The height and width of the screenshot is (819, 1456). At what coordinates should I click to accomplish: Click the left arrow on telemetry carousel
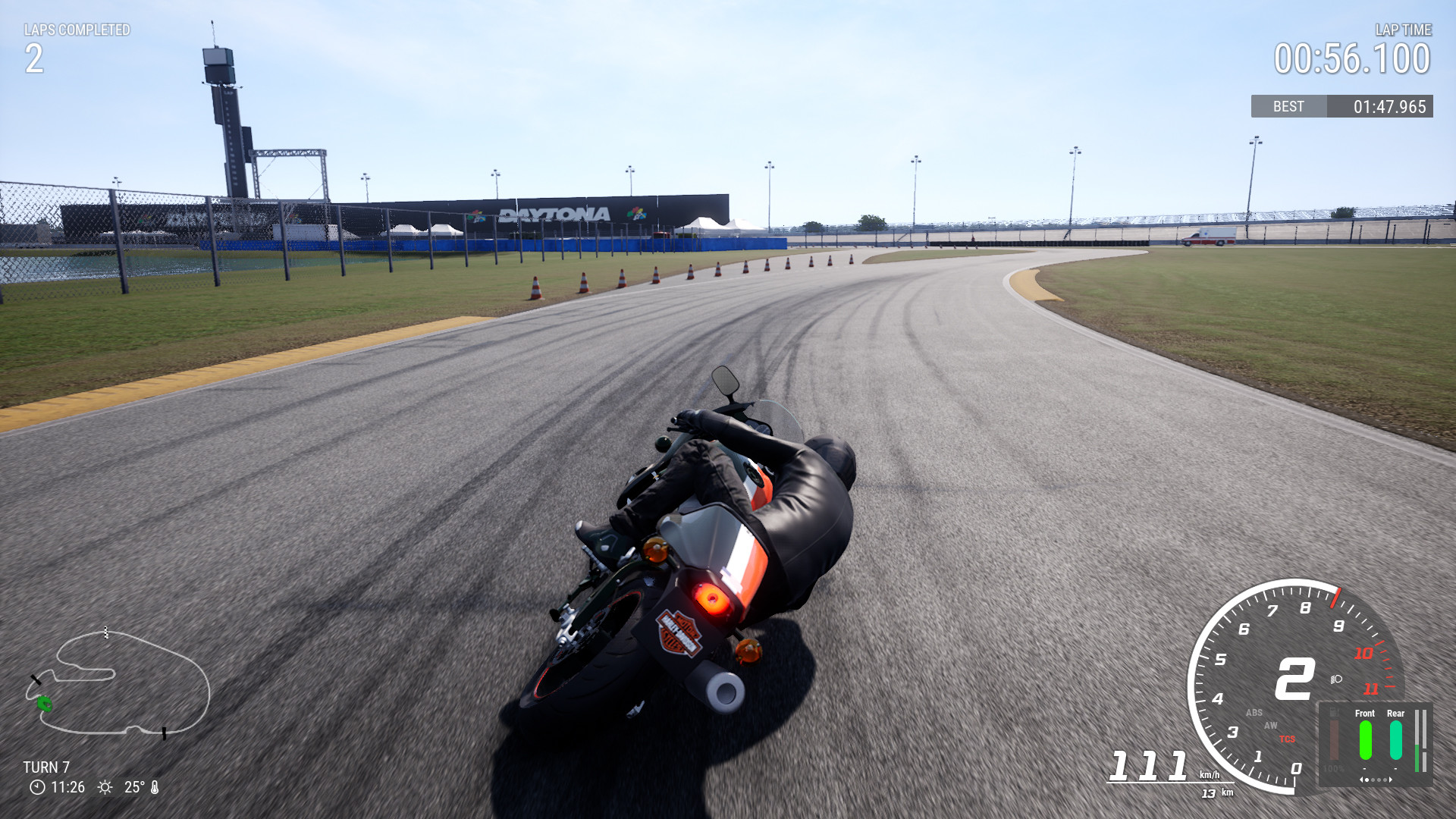pos(1362,780)
